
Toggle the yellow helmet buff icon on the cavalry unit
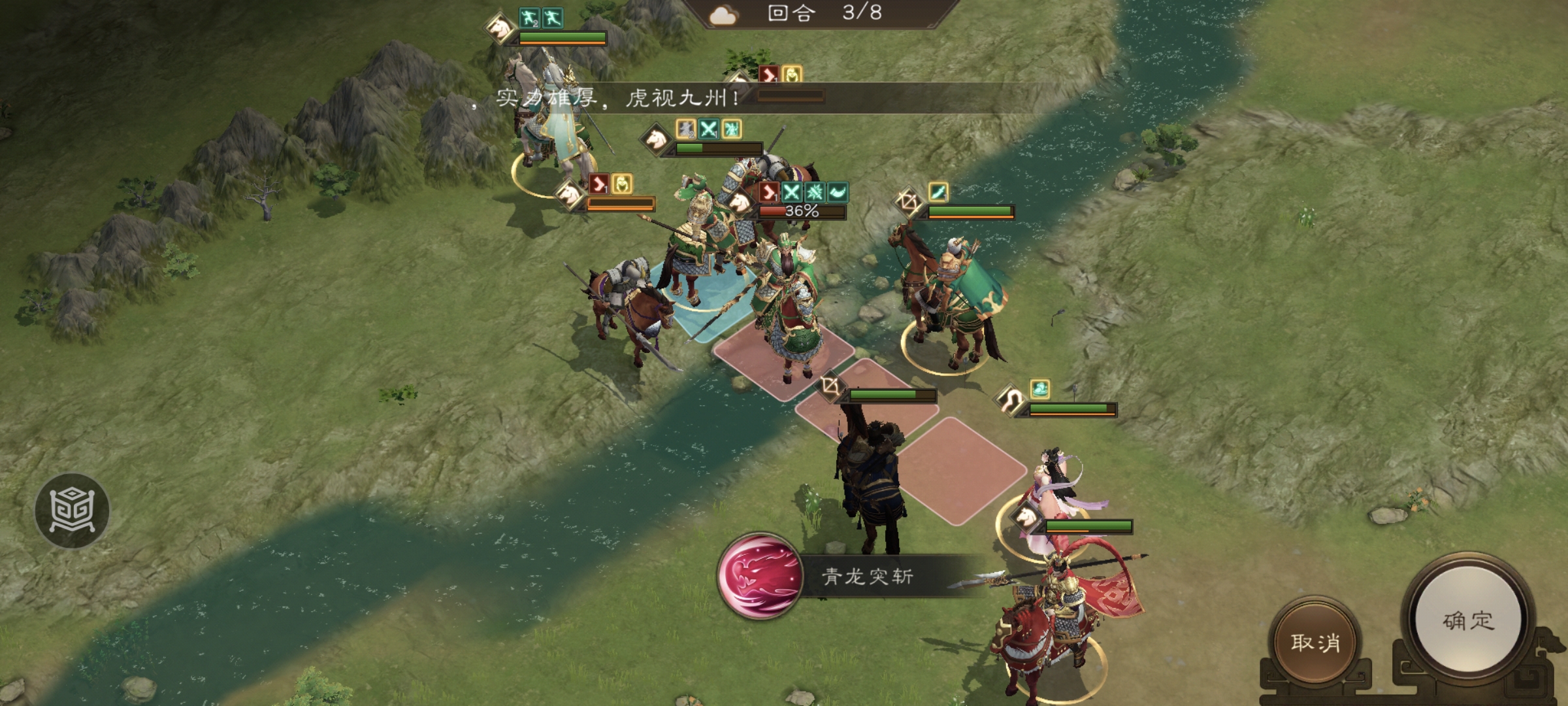coord(623,188)
